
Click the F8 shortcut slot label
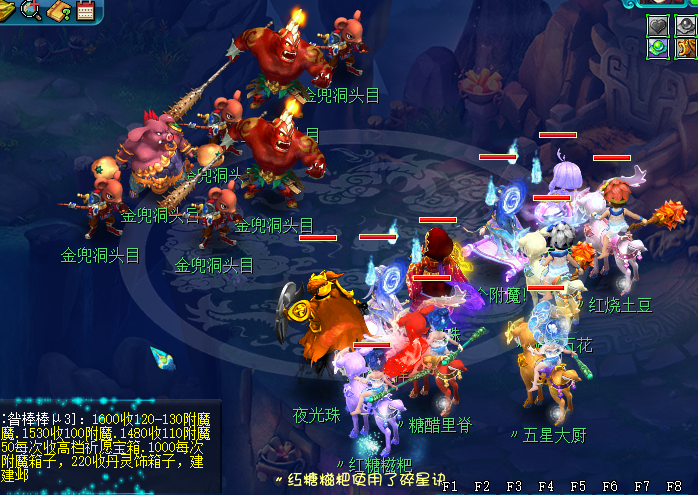(673, 486)
